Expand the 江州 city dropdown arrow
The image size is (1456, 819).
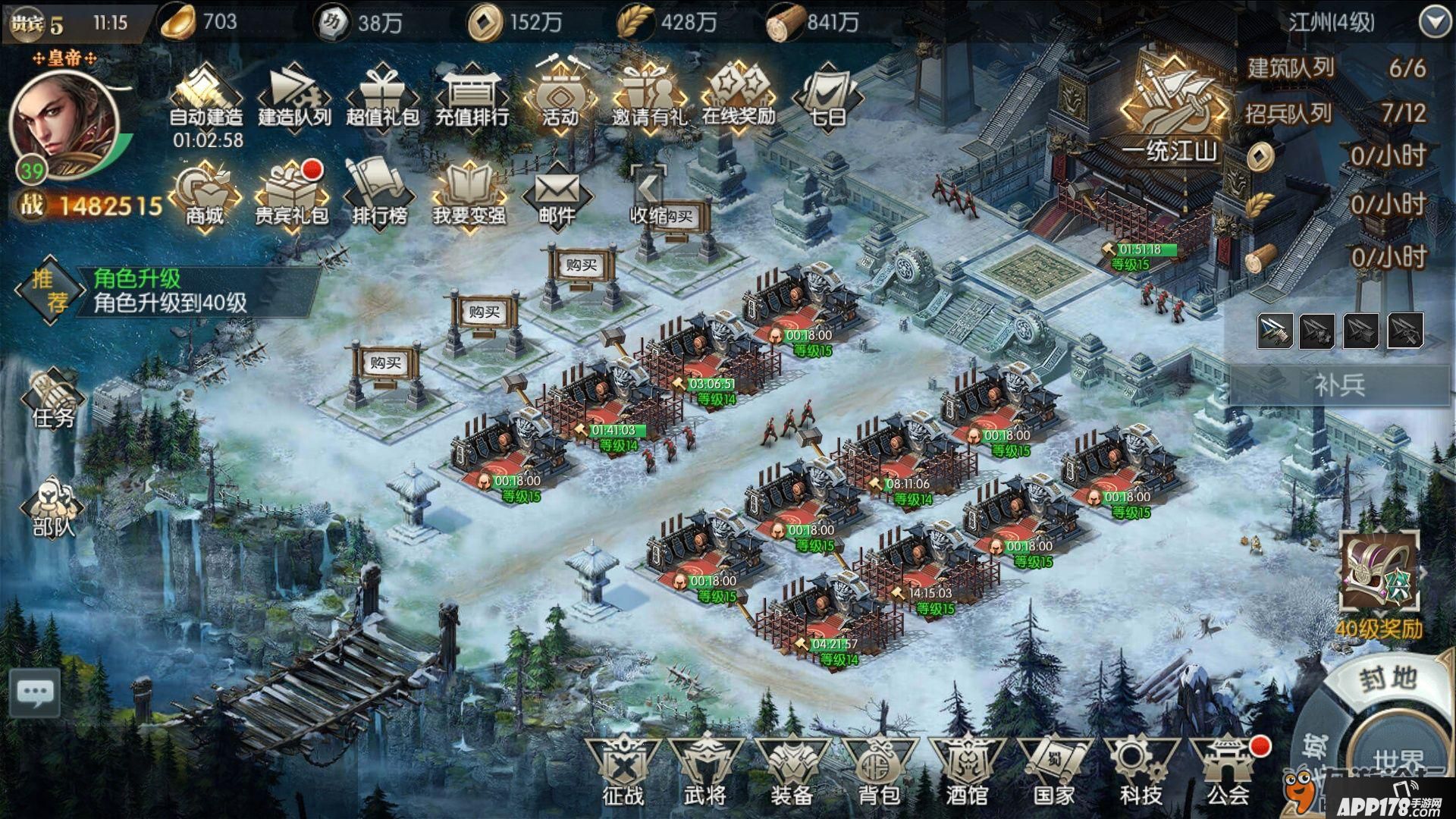[1435, 23]
